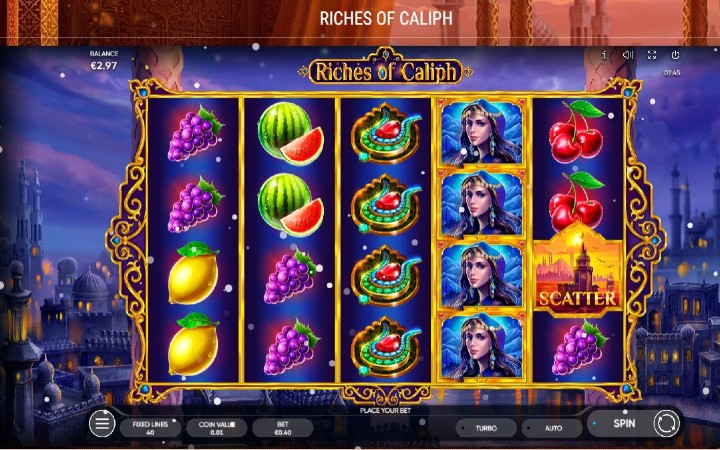This screenshot has height=450, width=720.
Task: Enable Auto spin mode
Action: point(553,427)
